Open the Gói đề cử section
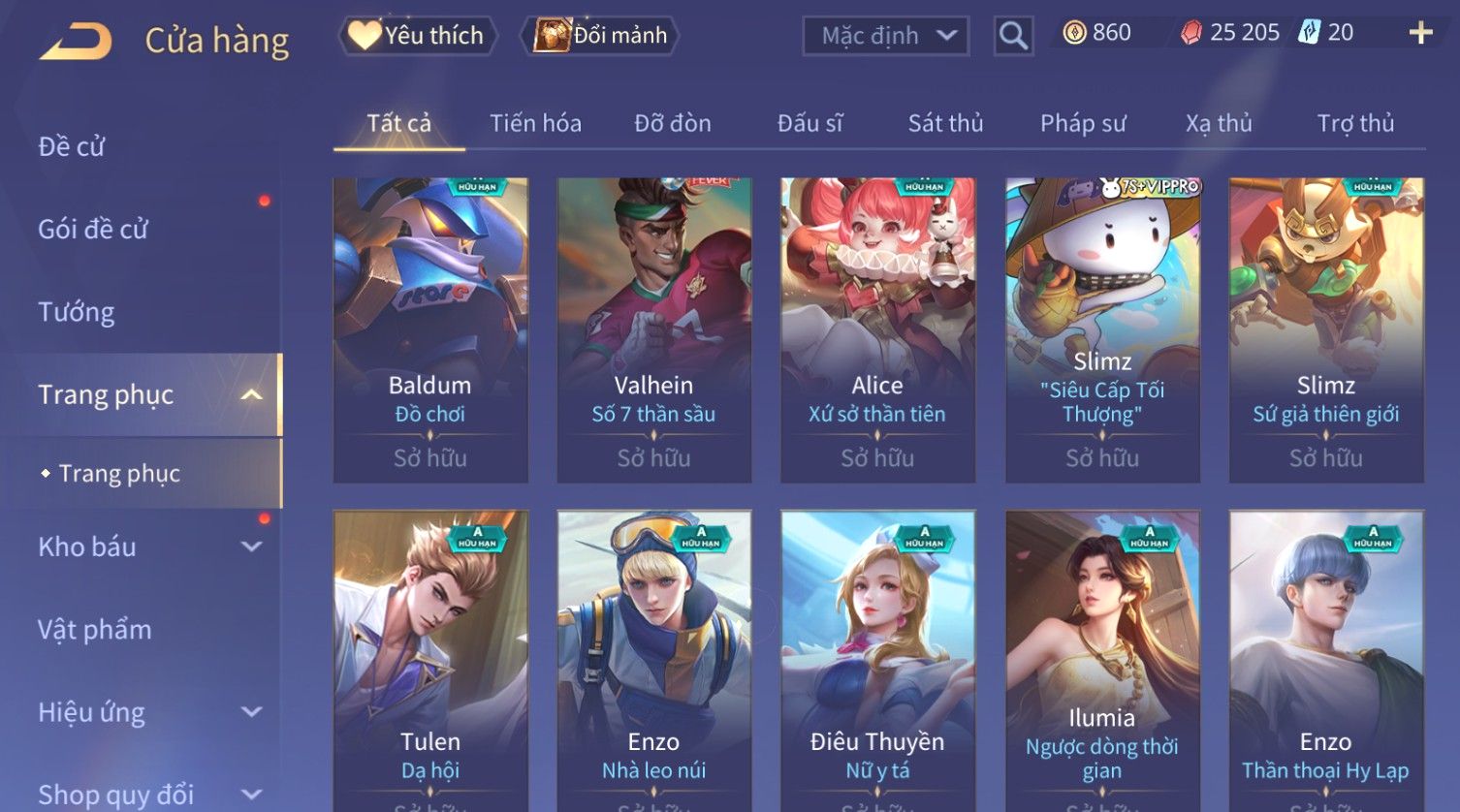Viewport: 1460px width, 812px height. coord(93,230)
